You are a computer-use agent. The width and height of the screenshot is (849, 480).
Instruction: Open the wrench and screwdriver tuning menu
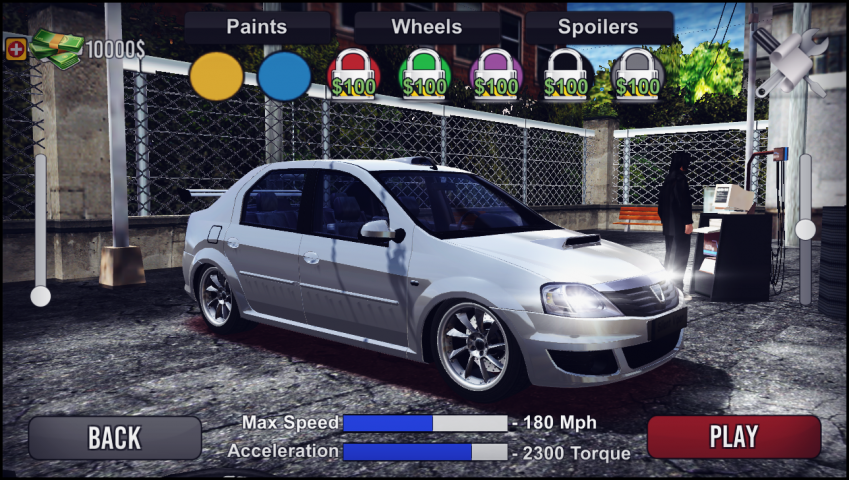click(790, 62)
